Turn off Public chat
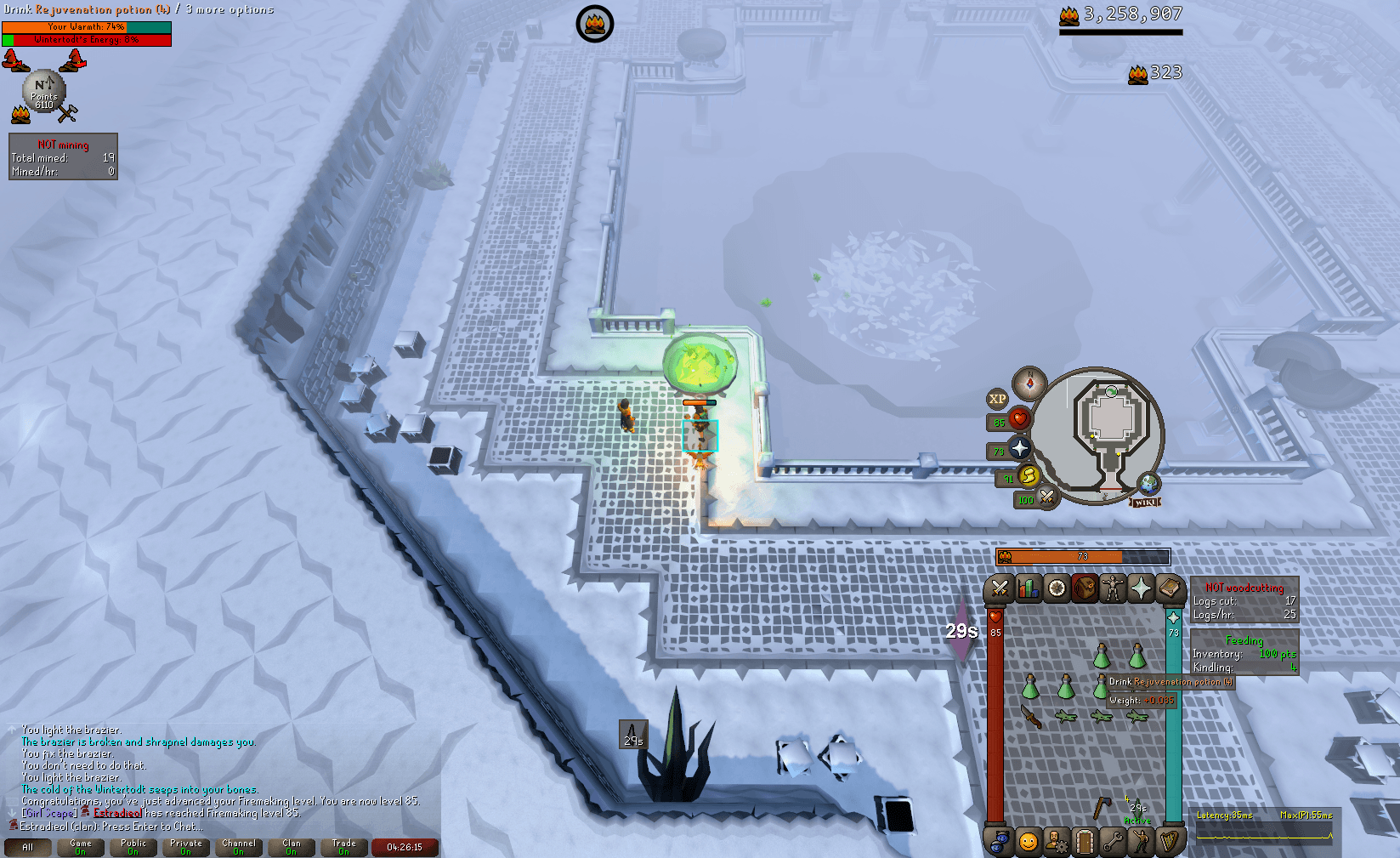The height and width of the screenshot is (858, 1400). (133, 847)
